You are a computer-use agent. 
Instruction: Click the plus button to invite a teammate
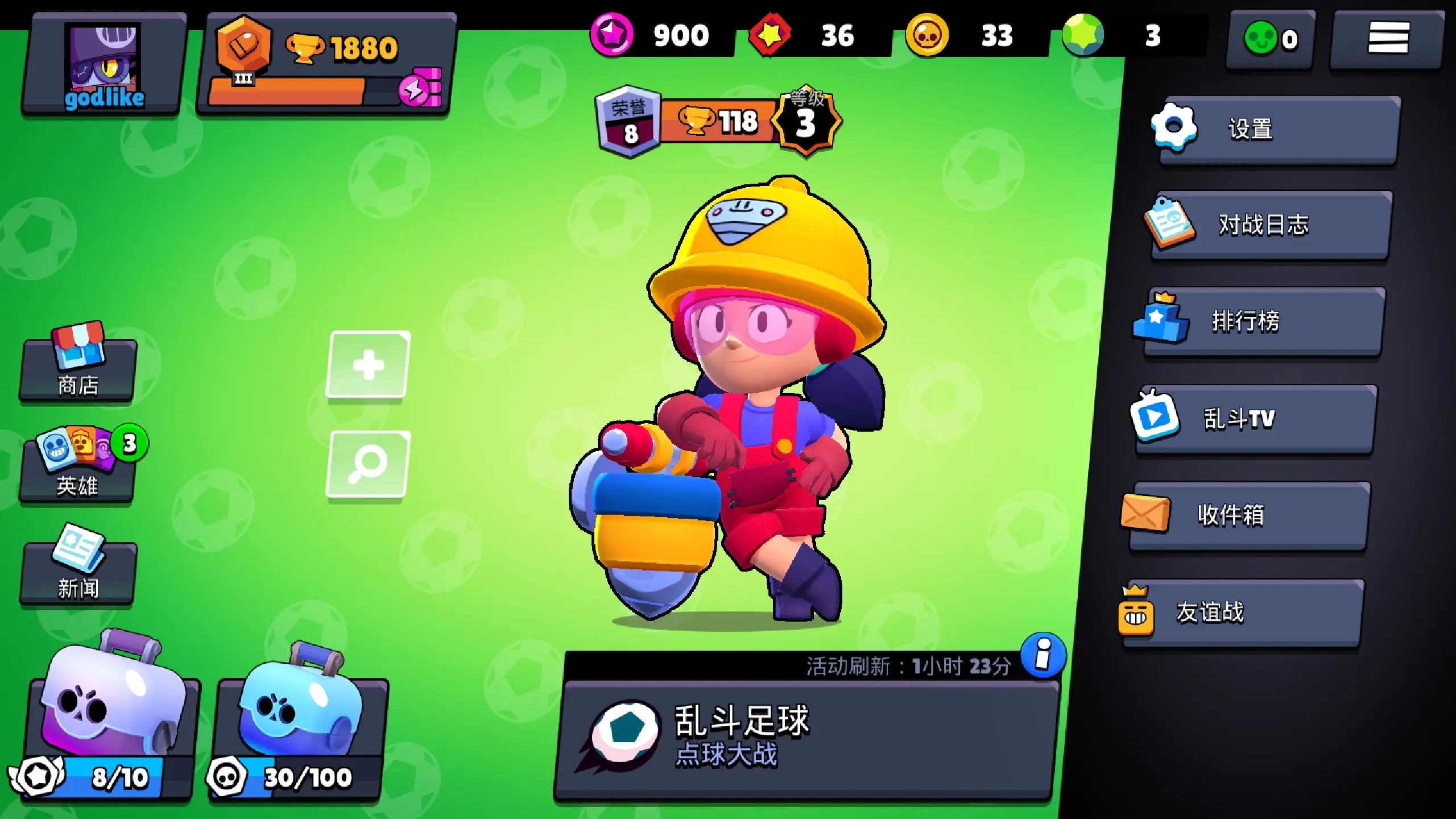368,365
